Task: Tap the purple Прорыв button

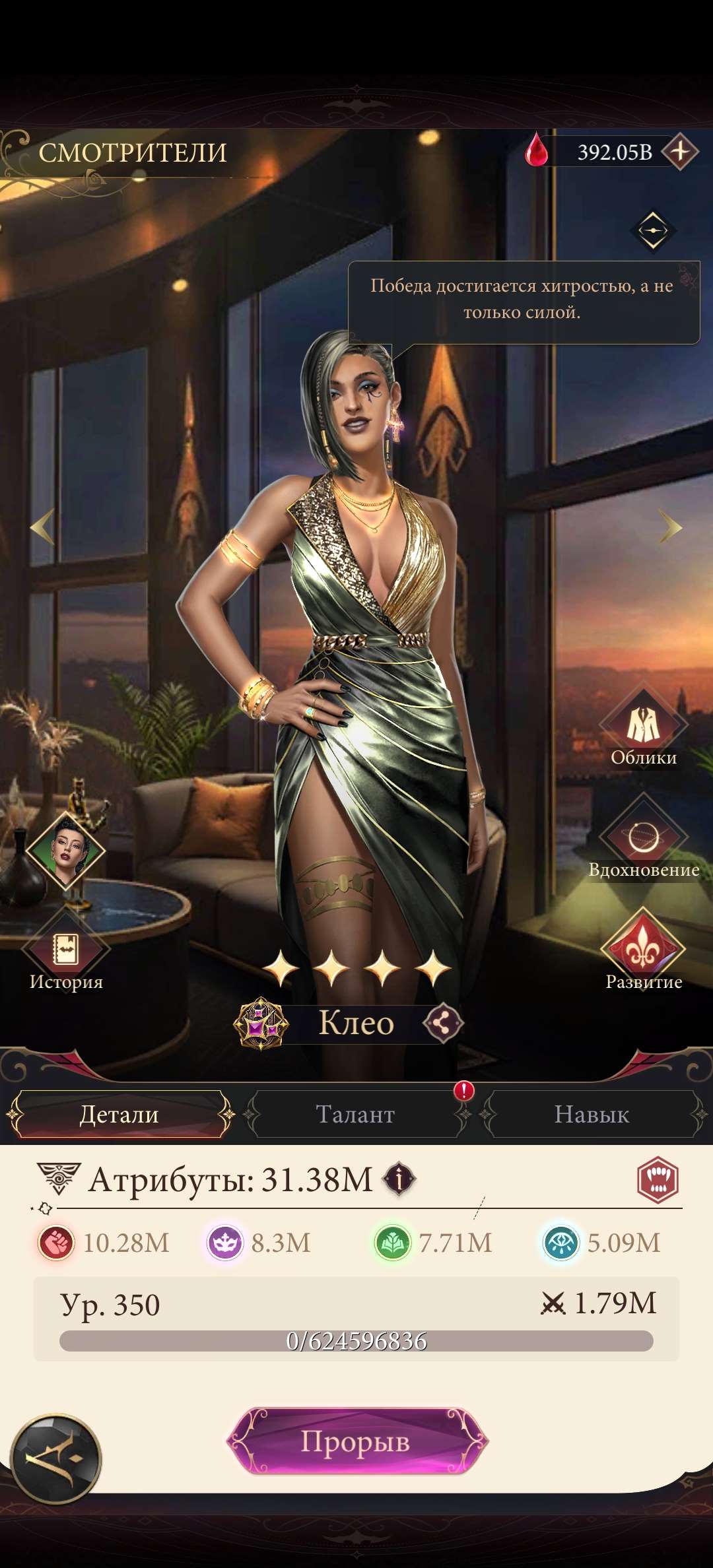Action: 356,1442
